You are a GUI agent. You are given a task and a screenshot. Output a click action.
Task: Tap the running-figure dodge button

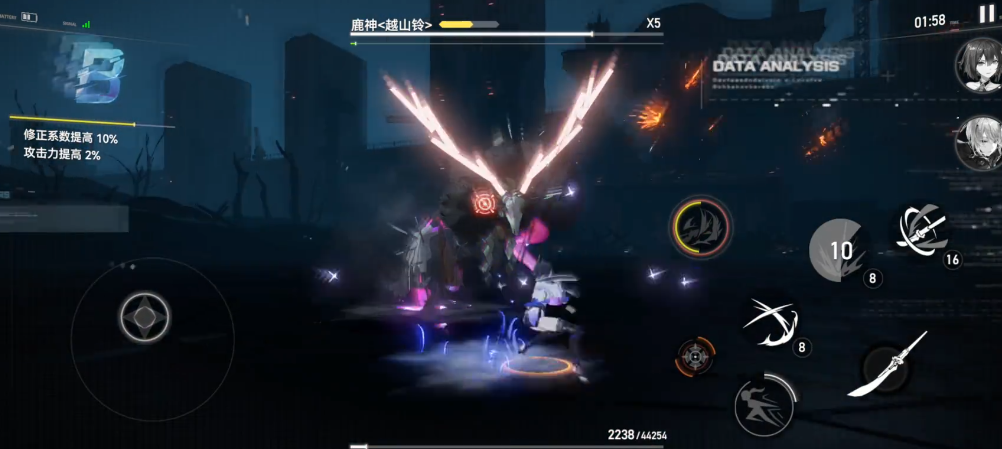point(764,405)
